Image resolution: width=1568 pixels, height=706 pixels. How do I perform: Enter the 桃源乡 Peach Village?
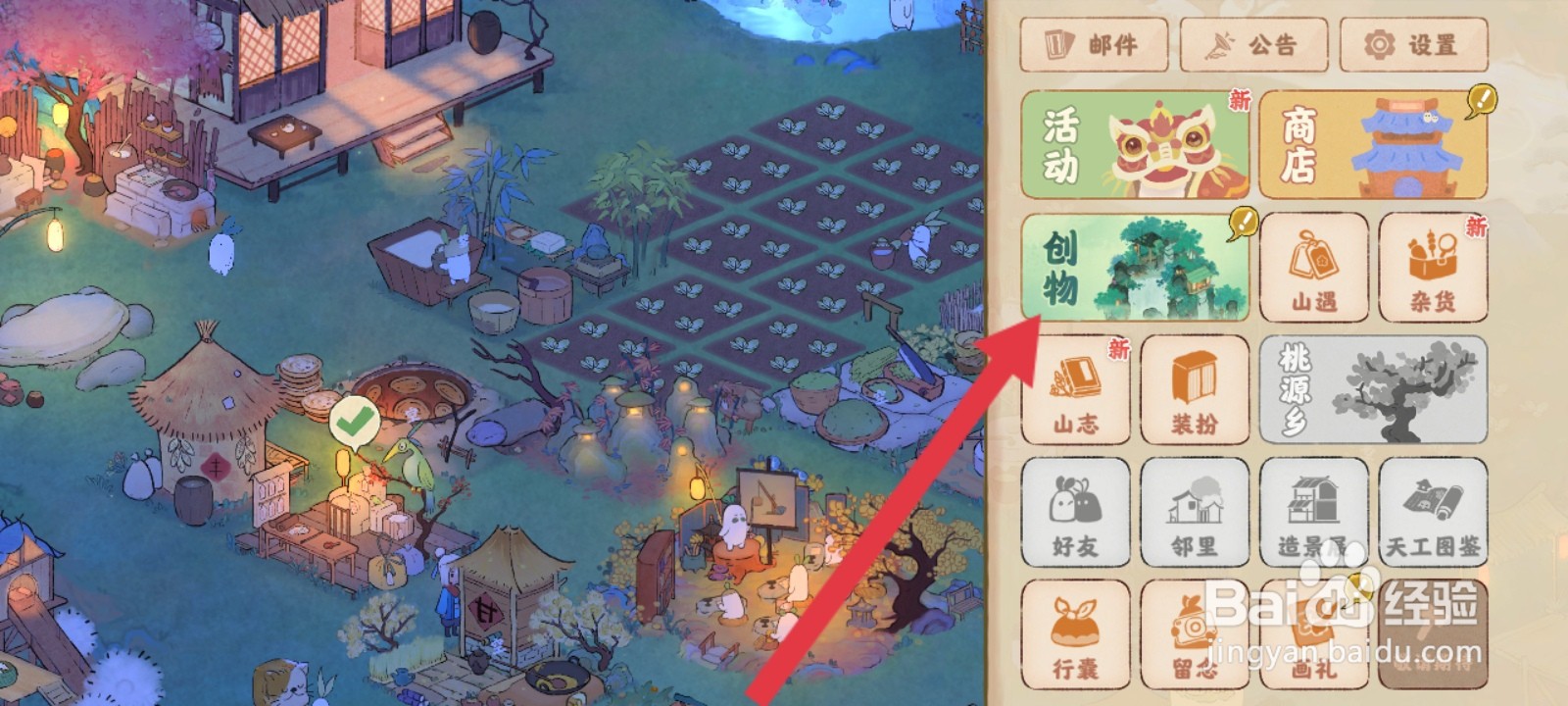tap(1372, 389)
